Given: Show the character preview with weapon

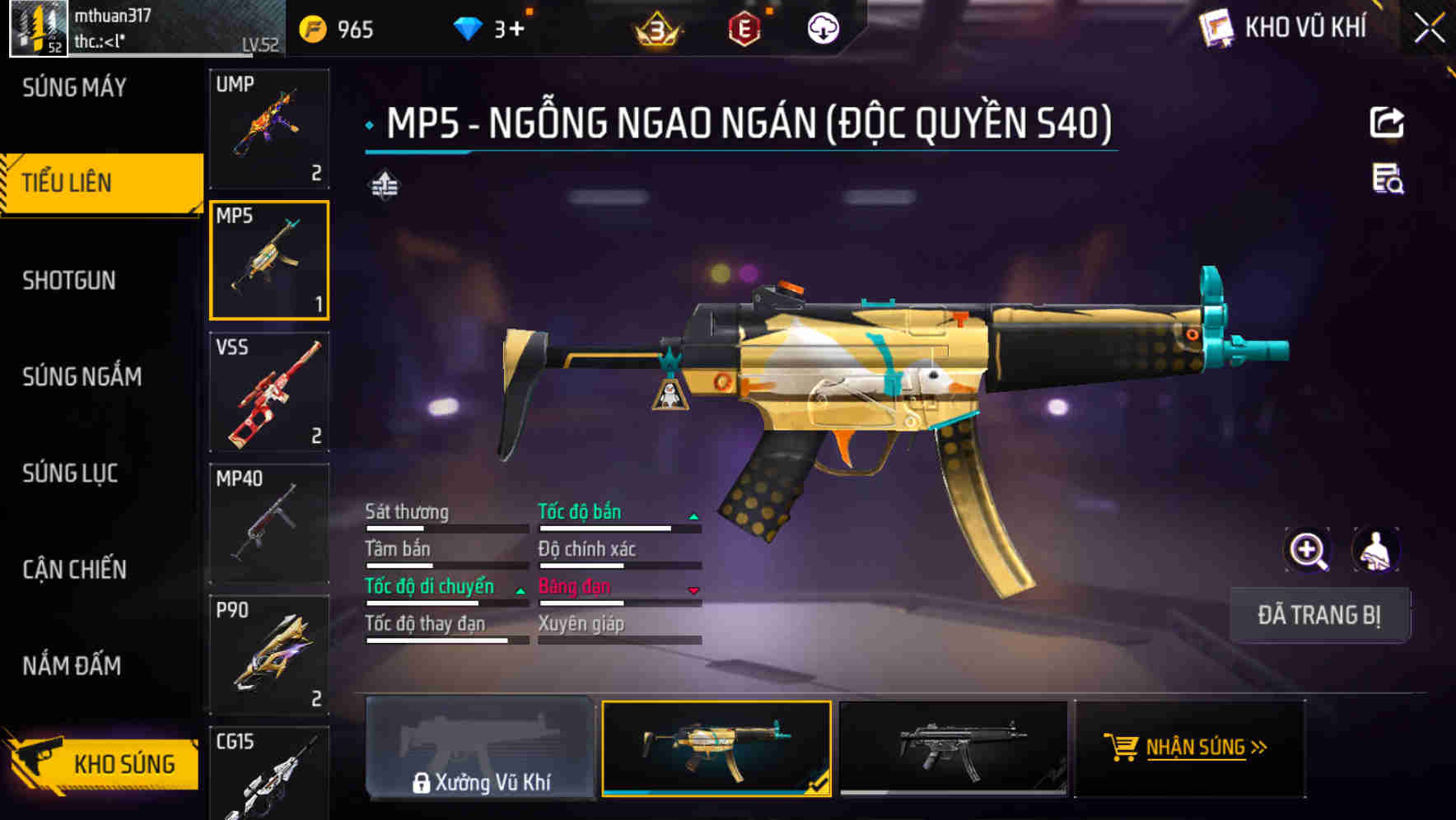Looking at the screenshot, I should 1375,551.
